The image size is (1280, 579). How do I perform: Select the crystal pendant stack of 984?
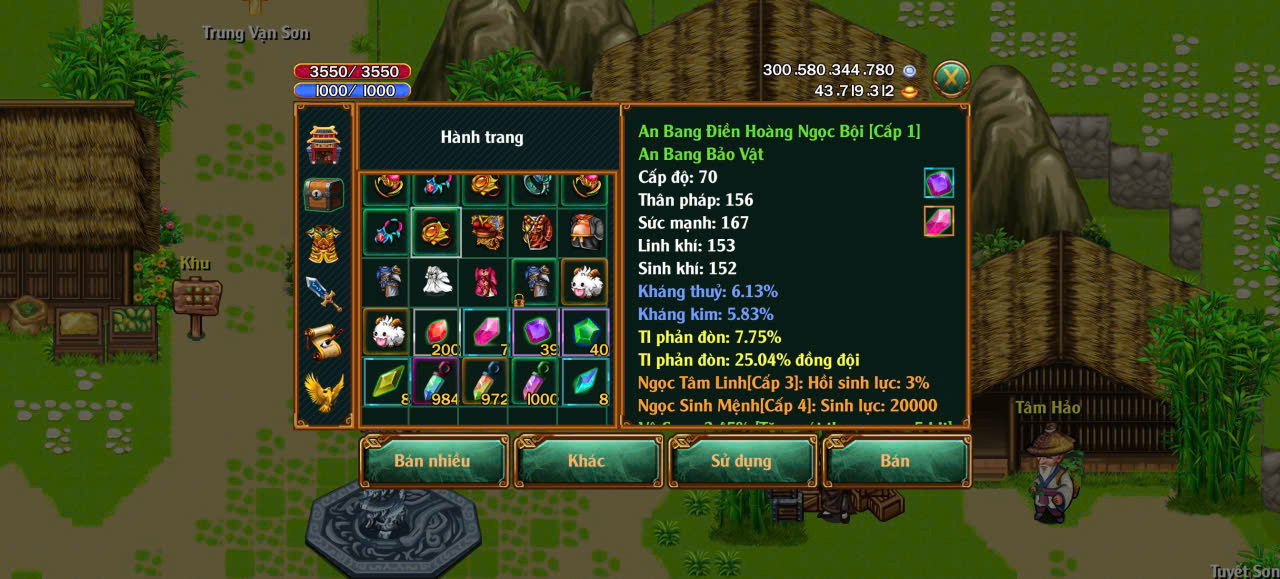point(436,383)
